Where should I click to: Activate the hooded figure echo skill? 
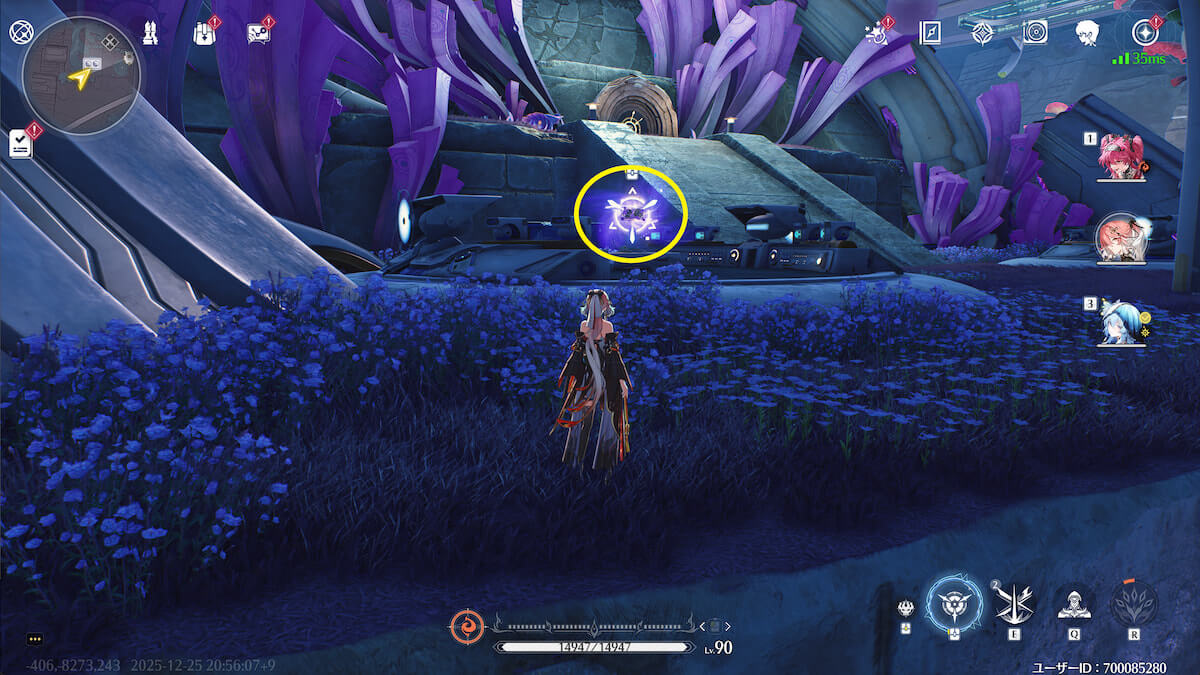(x=1075, y=603)
